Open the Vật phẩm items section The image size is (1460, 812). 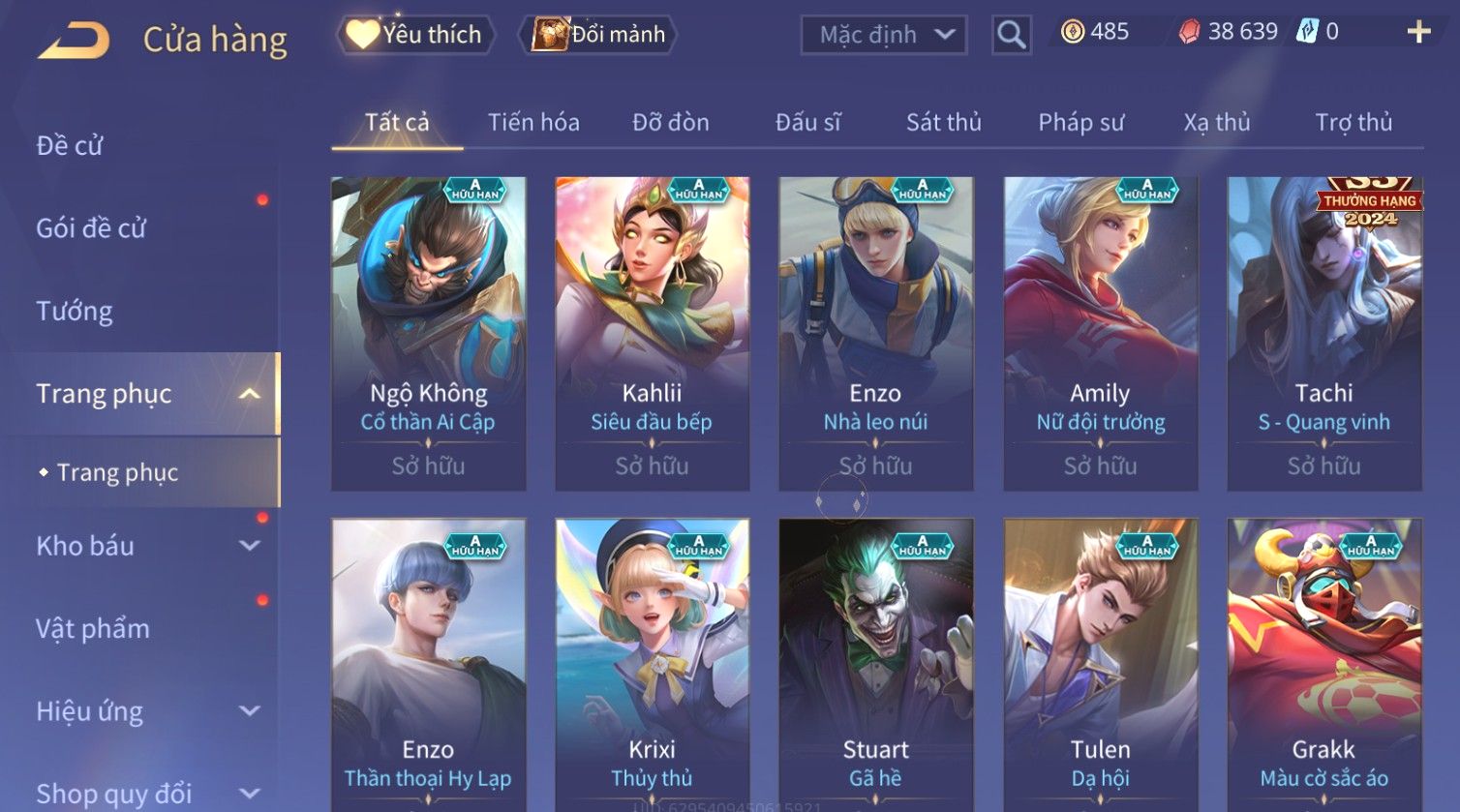pos(93,629)
